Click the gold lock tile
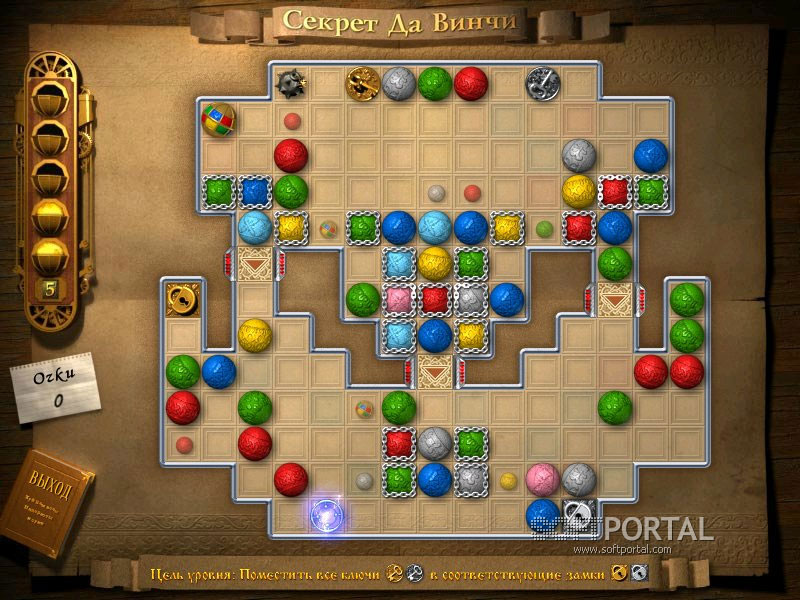Screen dimensions: 800x600 [182, 298]
